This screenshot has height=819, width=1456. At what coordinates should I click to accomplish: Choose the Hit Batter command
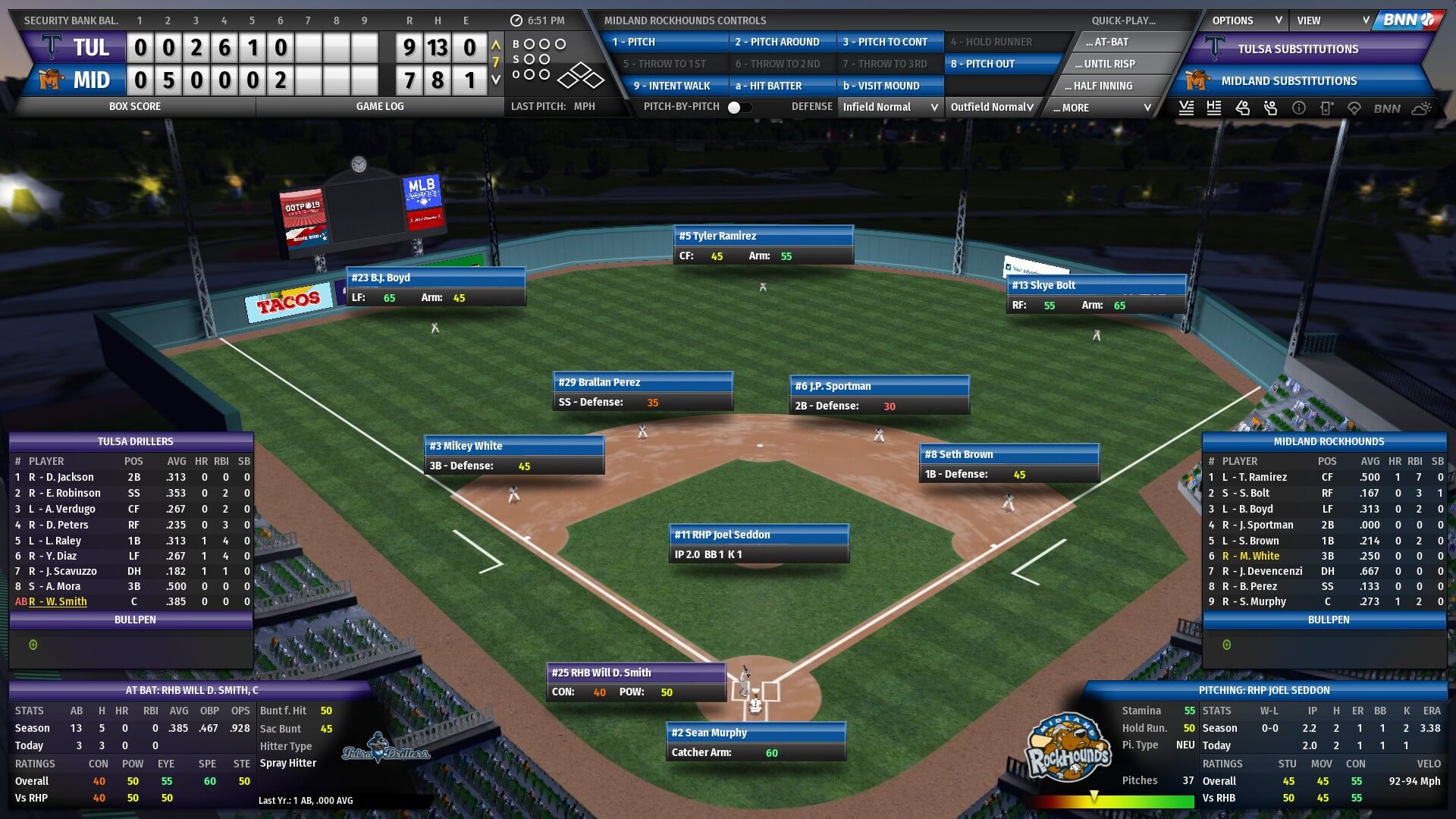point(781,86)
